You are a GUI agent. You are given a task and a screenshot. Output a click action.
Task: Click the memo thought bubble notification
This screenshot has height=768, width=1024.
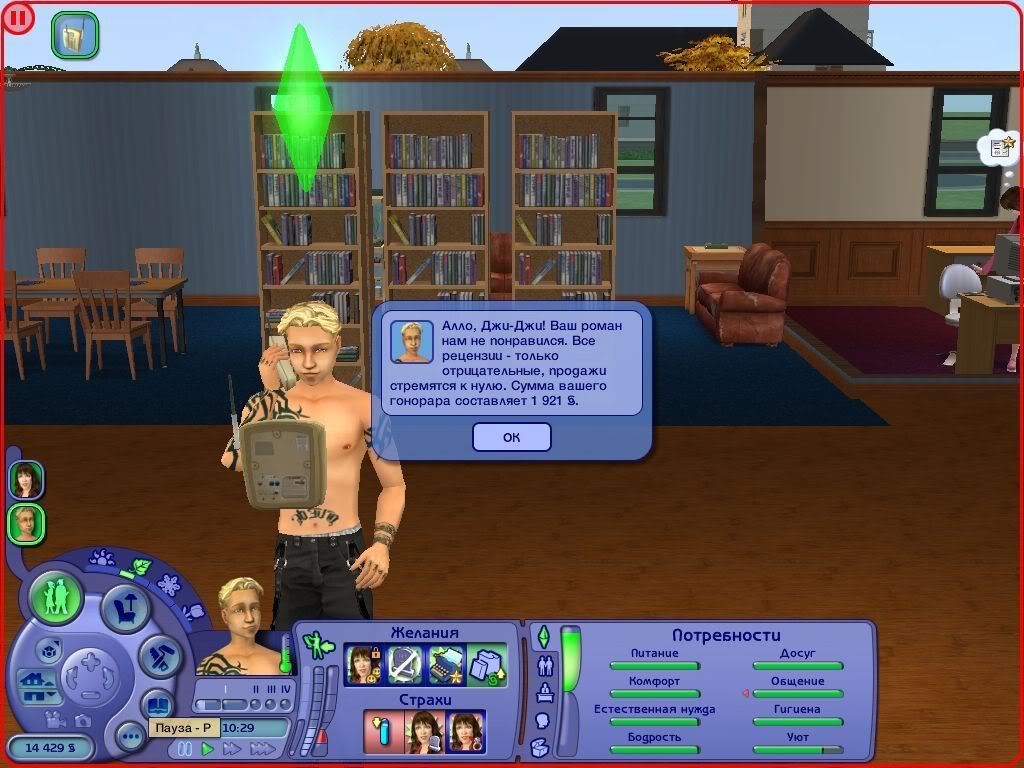(x=999, y=149)
